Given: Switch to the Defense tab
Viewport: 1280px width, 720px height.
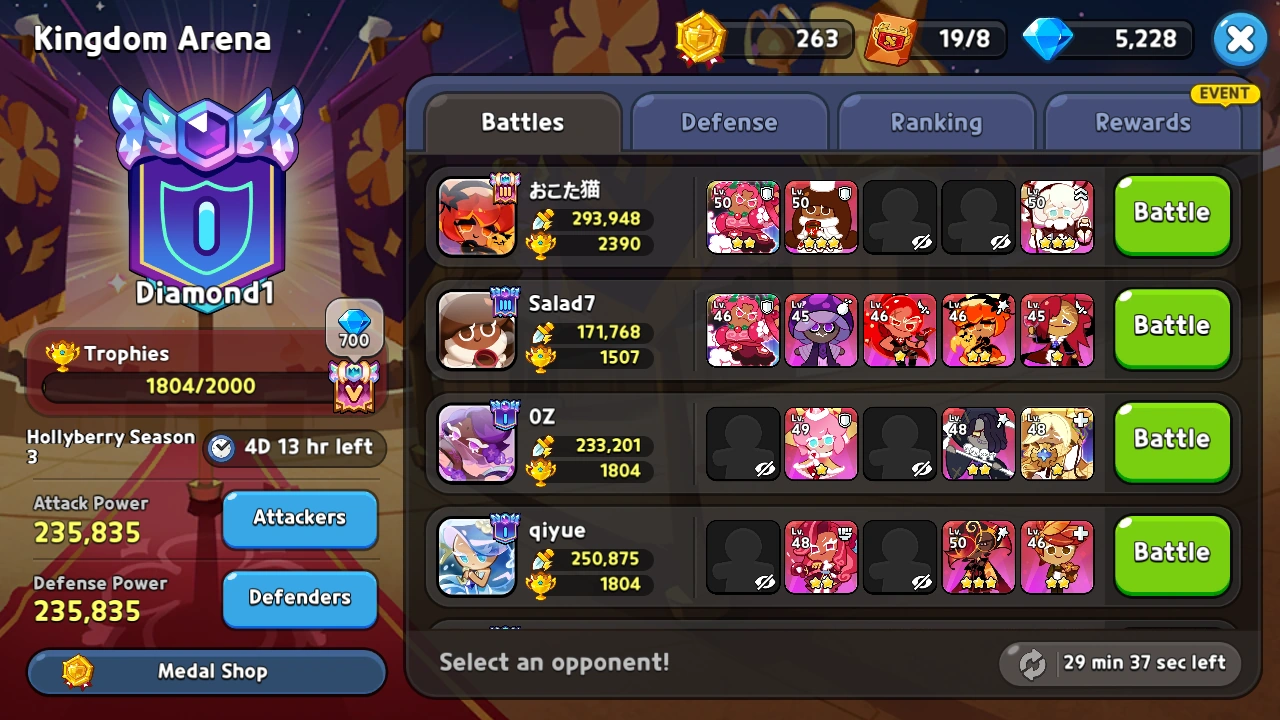Looking at the screenshot, I should point(730,122).
